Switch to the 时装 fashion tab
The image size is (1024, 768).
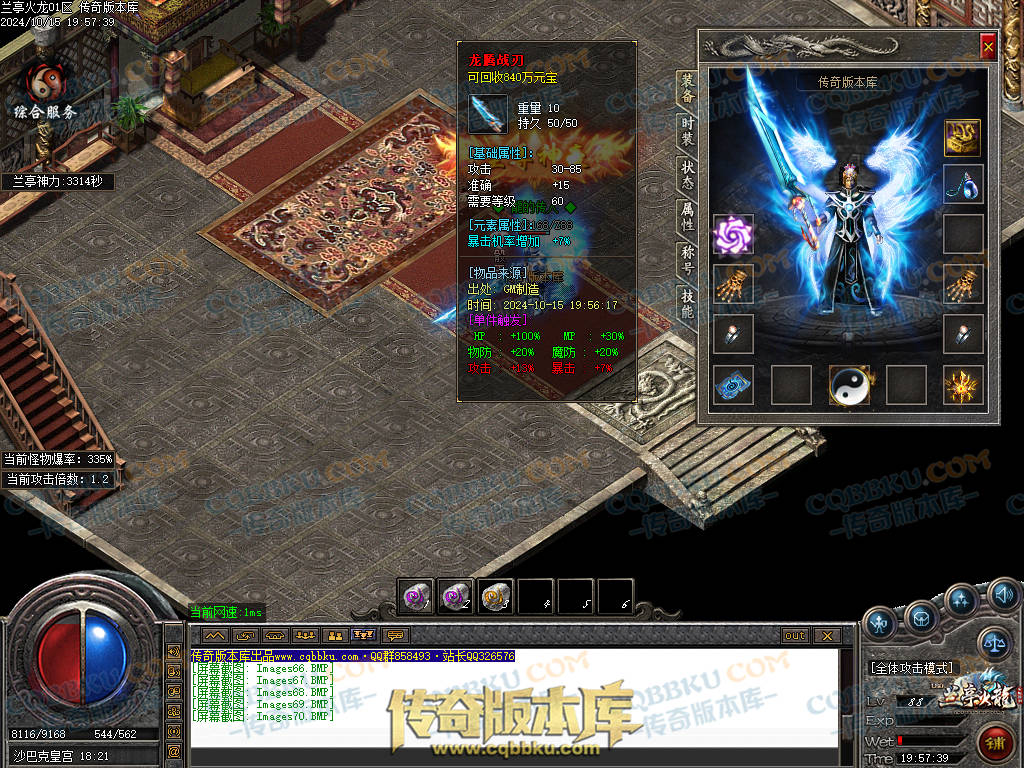688,131
